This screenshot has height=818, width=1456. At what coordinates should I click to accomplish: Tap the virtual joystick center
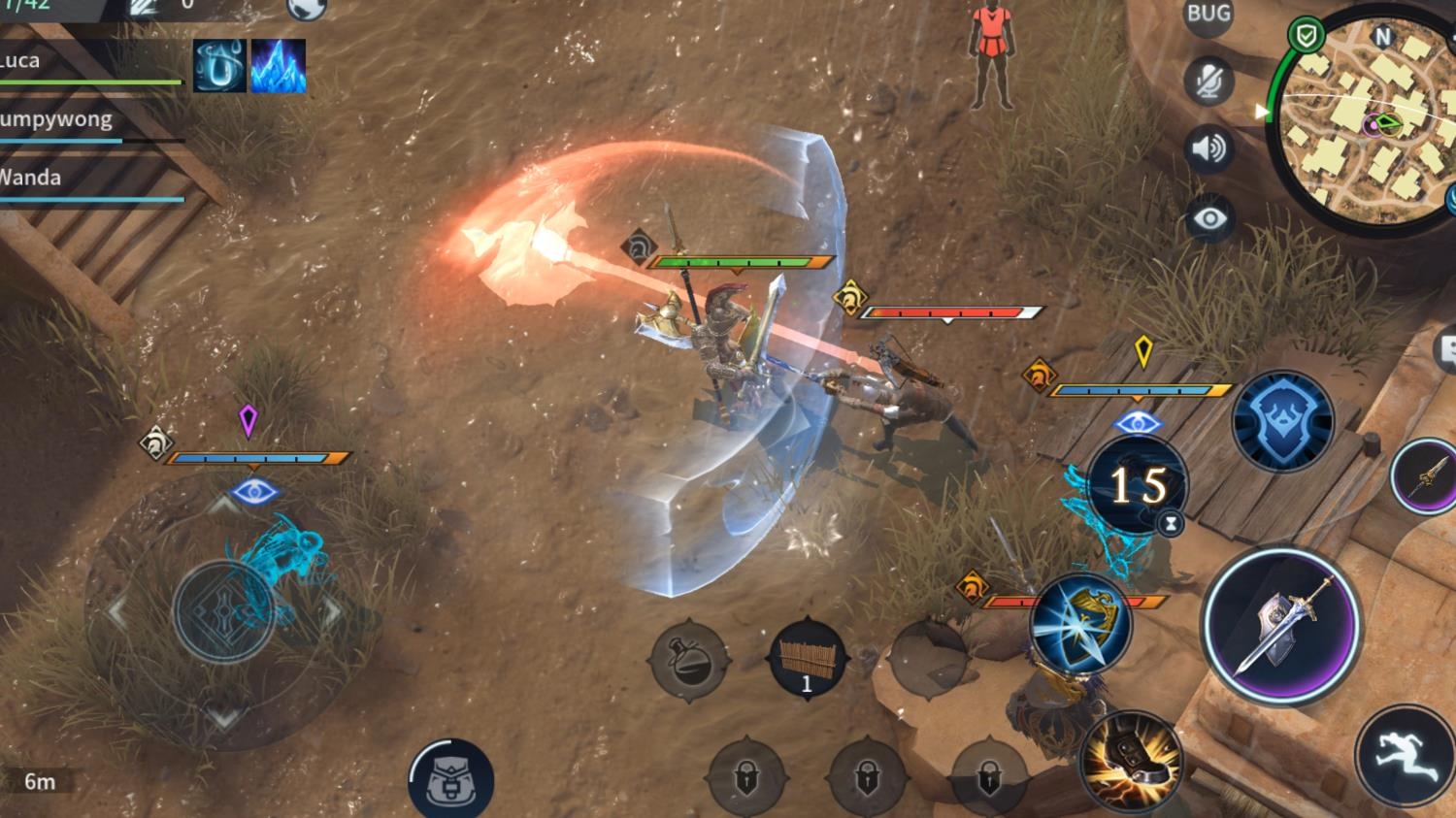[x=223, y=611]
